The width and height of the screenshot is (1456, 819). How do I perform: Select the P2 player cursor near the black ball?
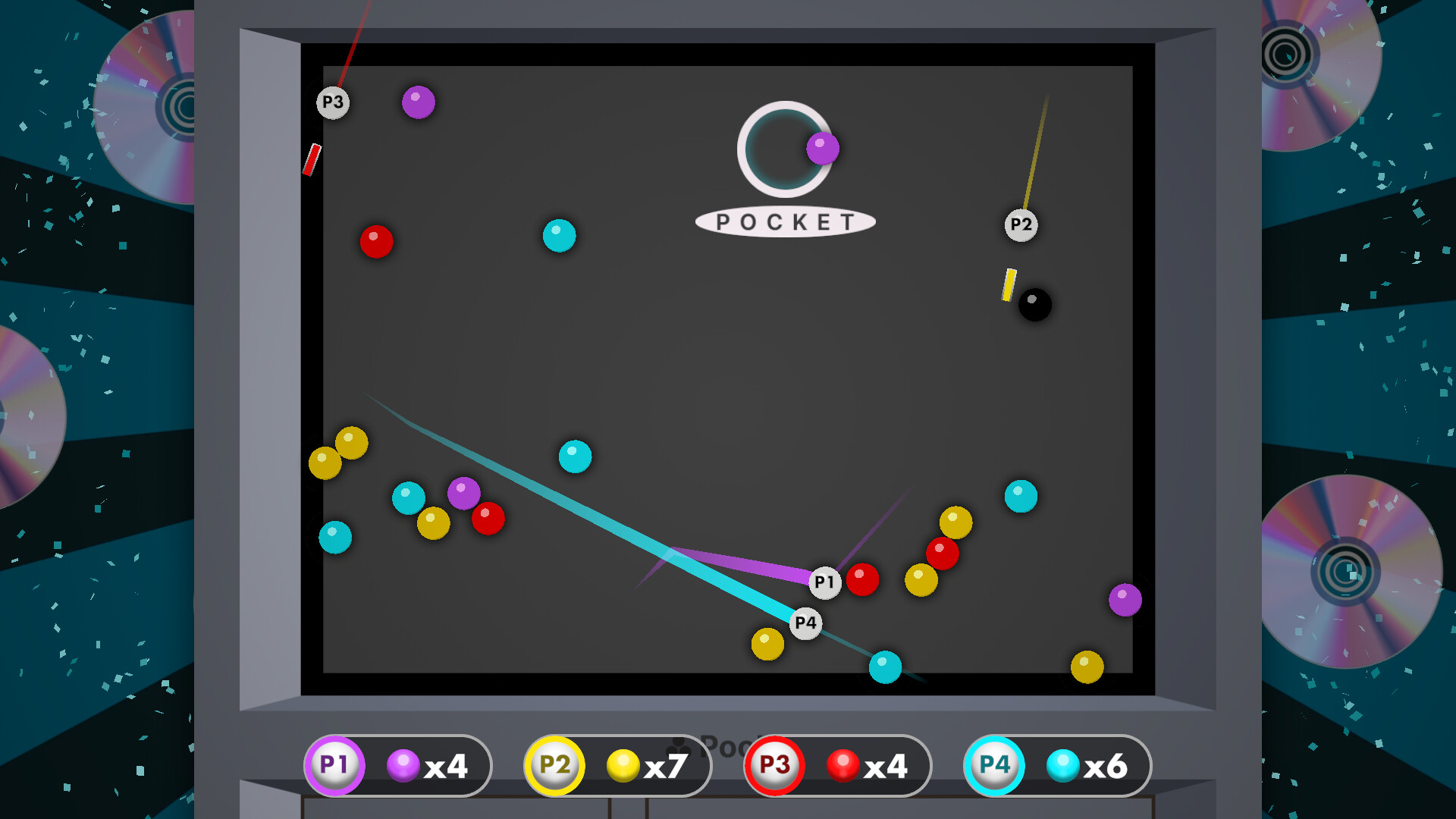[x=1020, y=224]
